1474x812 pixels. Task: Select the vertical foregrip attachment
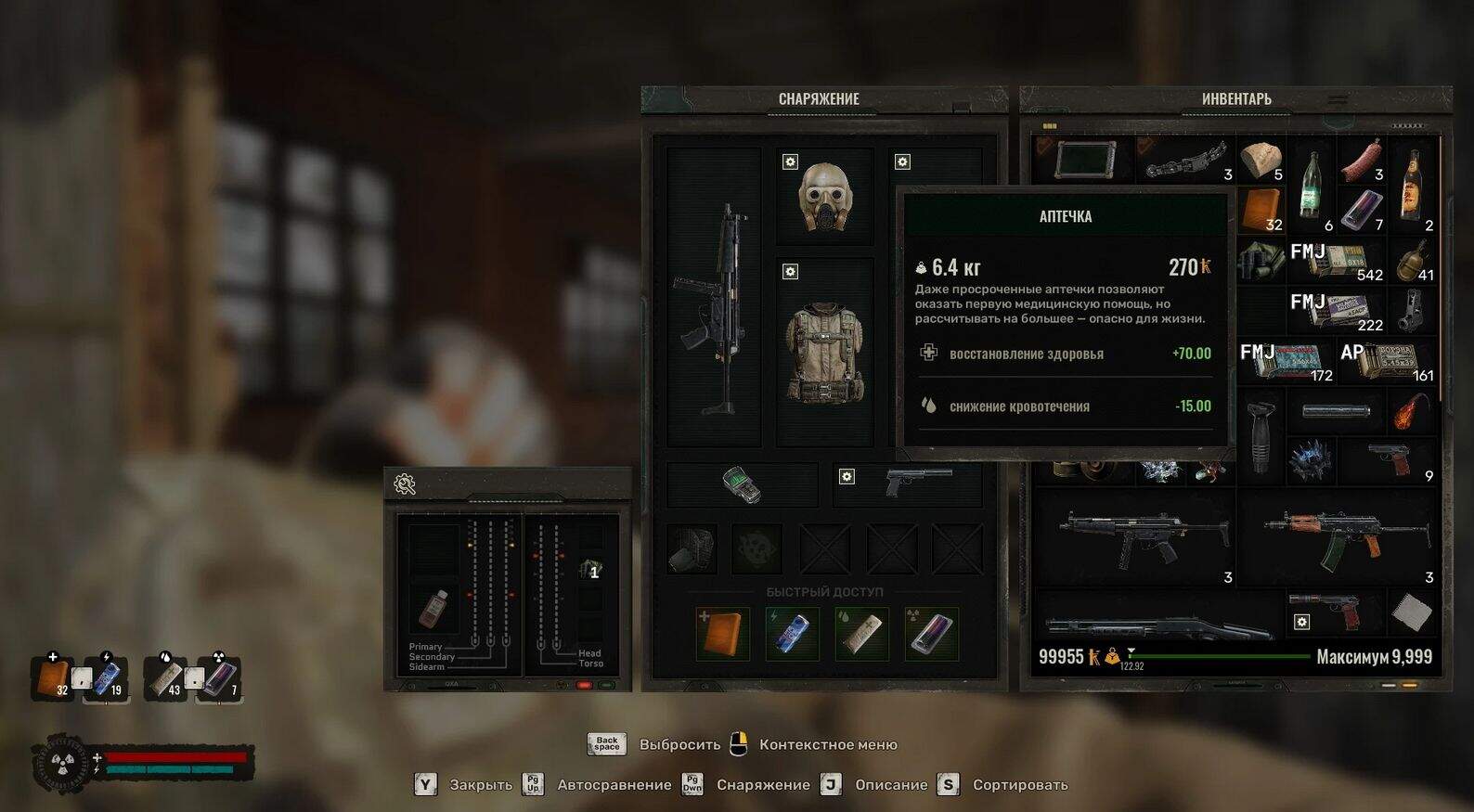(x=1261, y=436)
